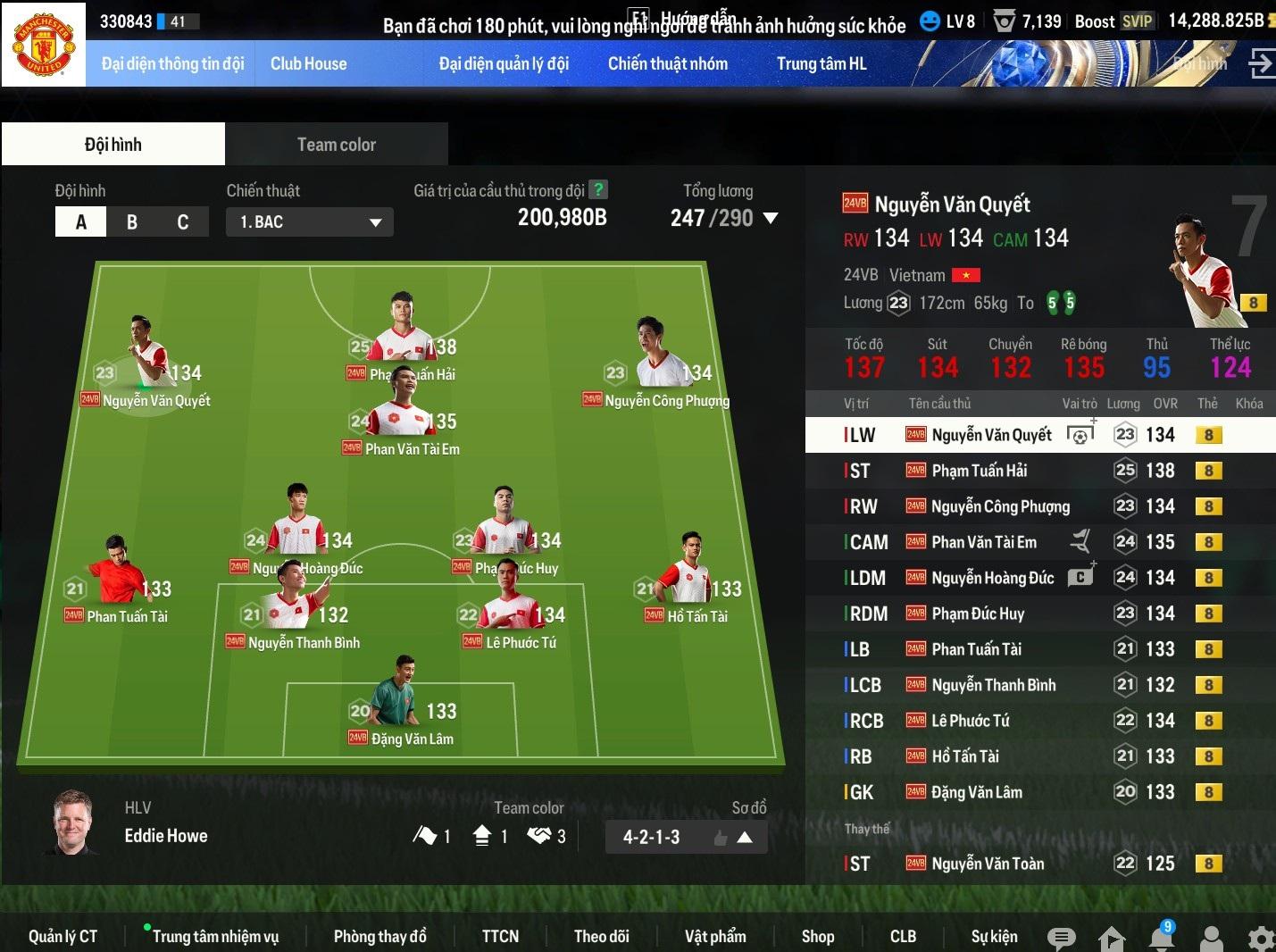1276x952 pixels.
Task: Open Trung tâm HL menu
Action: (821, 63)
